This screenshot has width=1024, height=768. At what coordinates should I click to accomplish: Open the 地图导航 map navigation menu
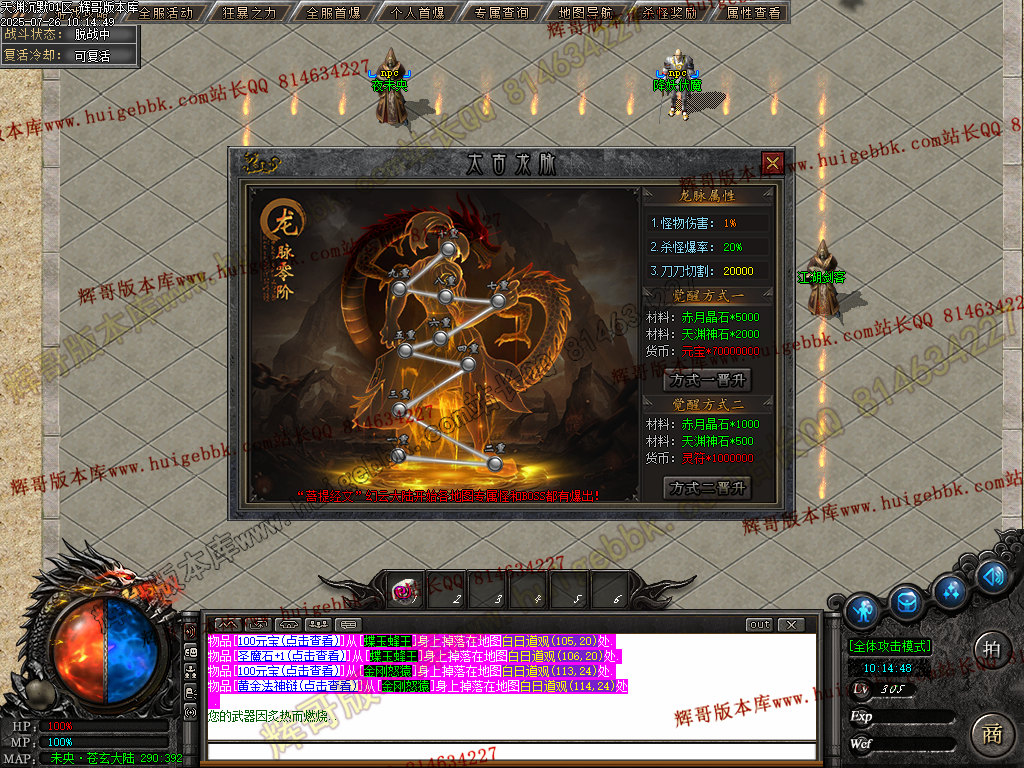(586, 13)
